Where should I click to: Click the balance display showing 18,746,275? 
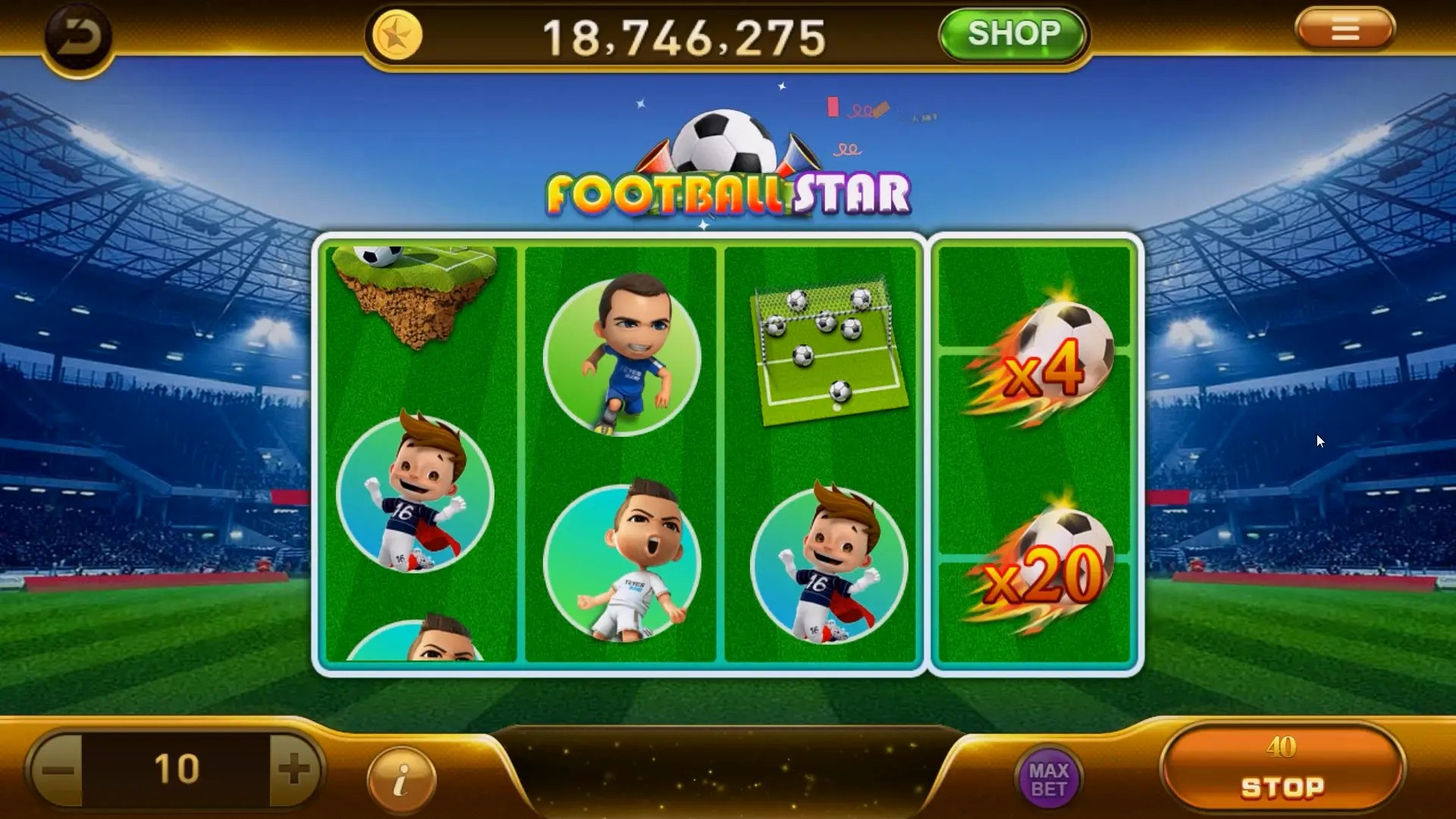click(x=686, y=36)
